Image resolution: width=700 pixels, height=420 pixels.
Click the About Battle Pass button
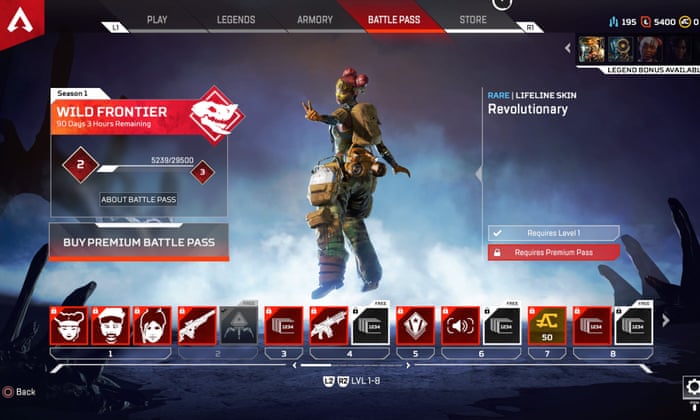click(139, 199)
